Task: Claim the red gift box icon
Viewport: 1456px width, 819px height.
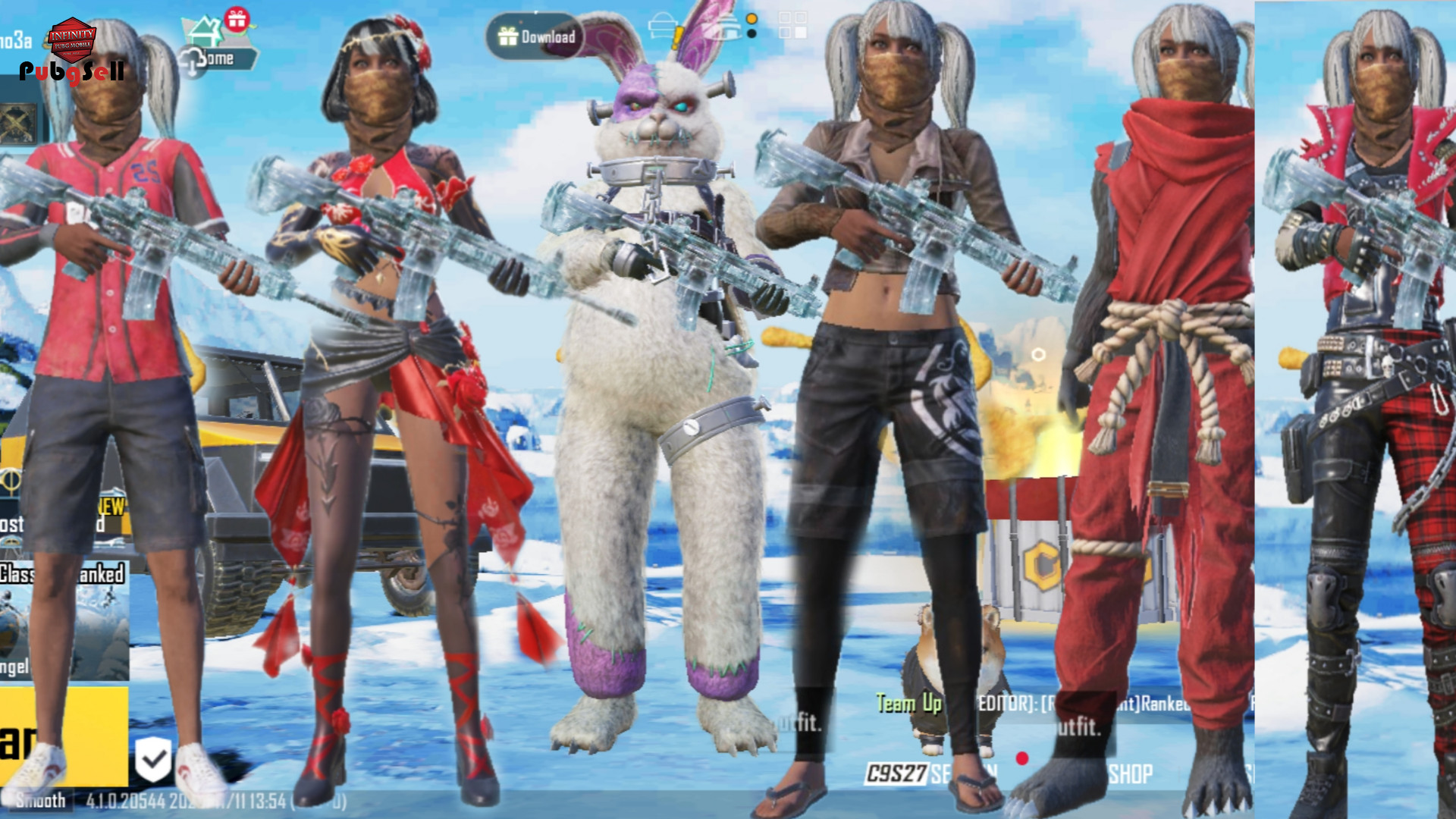Action: tap(237, 18)
